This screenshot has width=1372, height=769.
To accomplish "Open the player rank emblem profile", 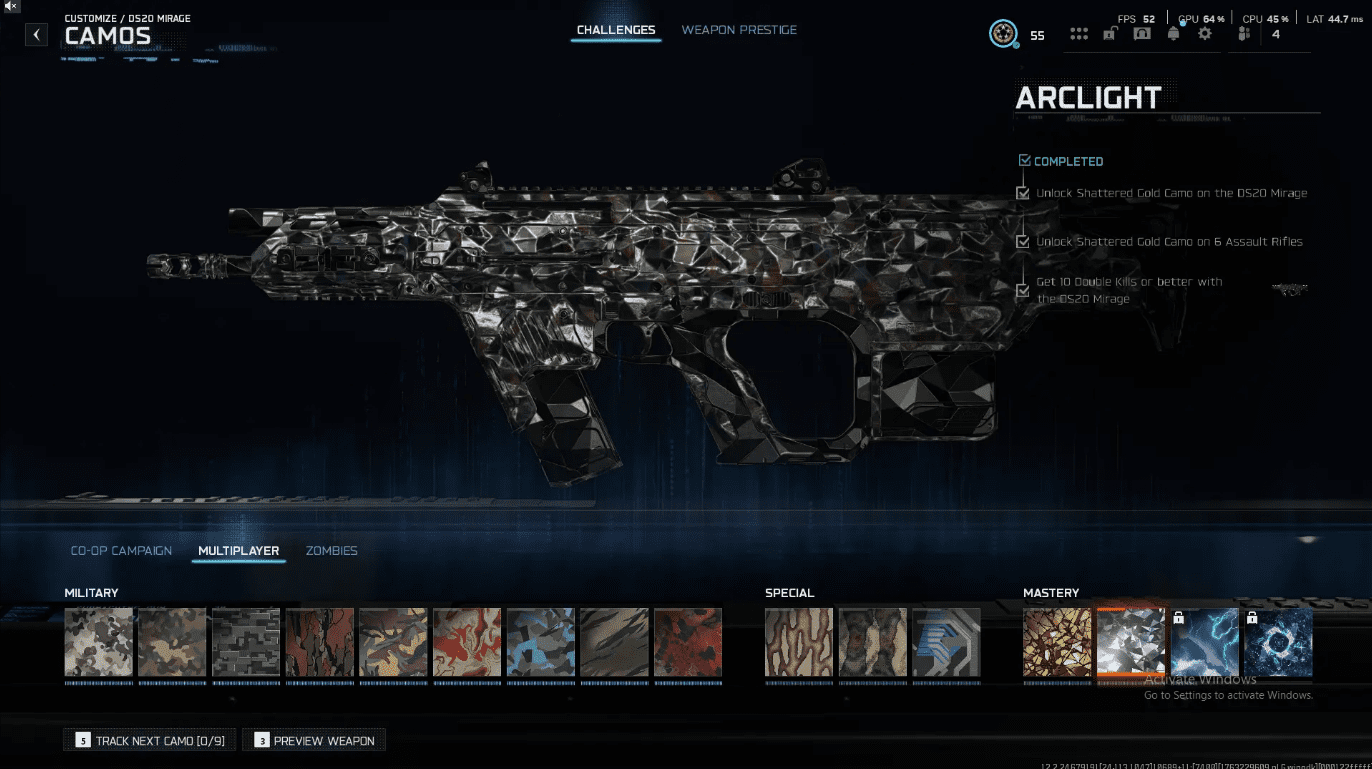I will pos(1003,34).
